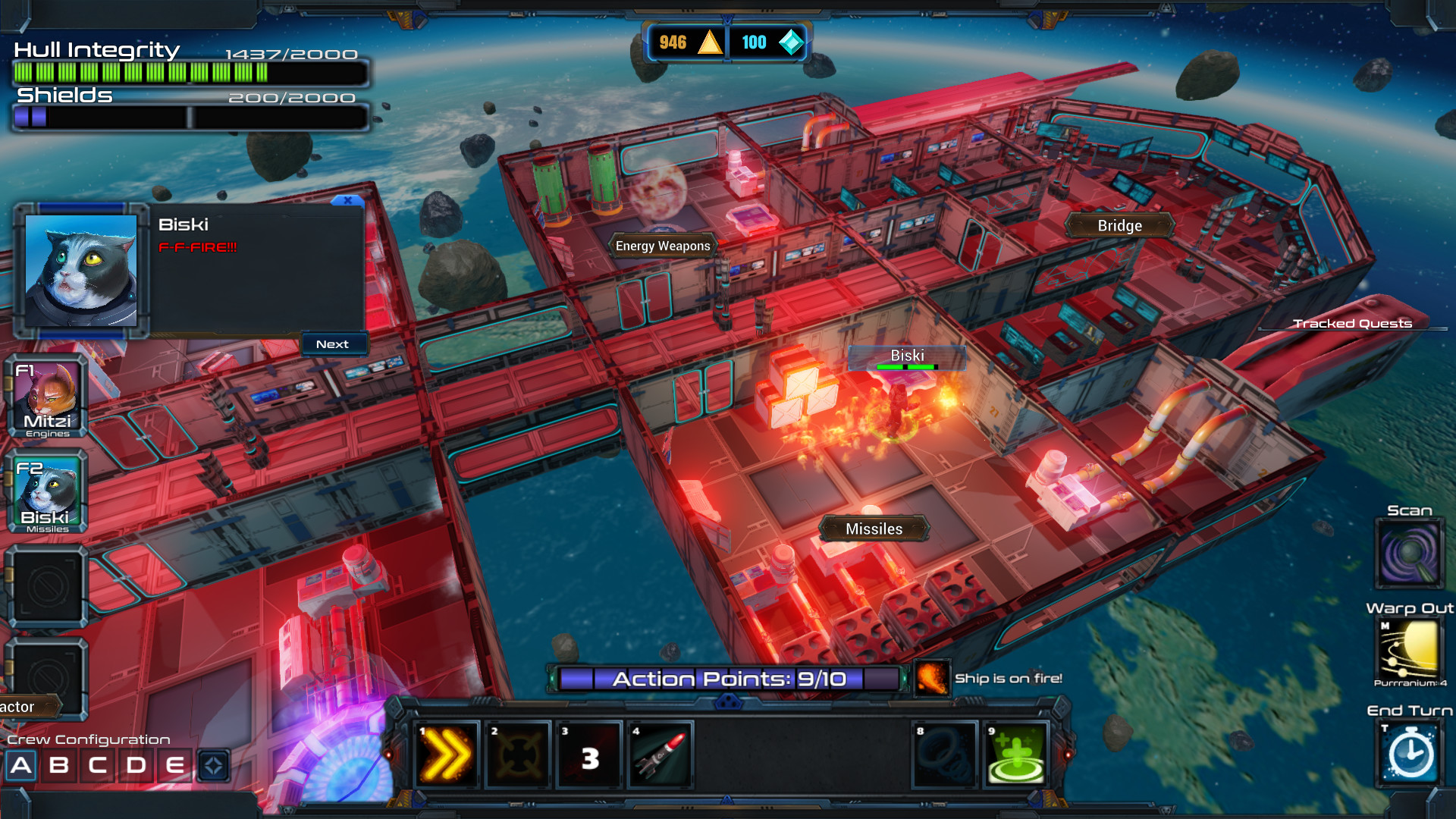Select the Bridge room label
Image resolution: width=1456 pixels, height=819 pixels.
1119,225
